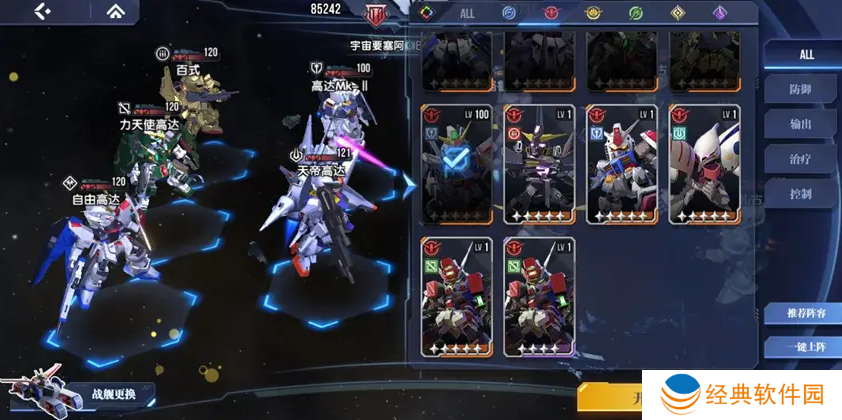The width and height of the screenshot is (842, 420).
Task: Filter units by the red faction emblem
Action: point(551,14)
